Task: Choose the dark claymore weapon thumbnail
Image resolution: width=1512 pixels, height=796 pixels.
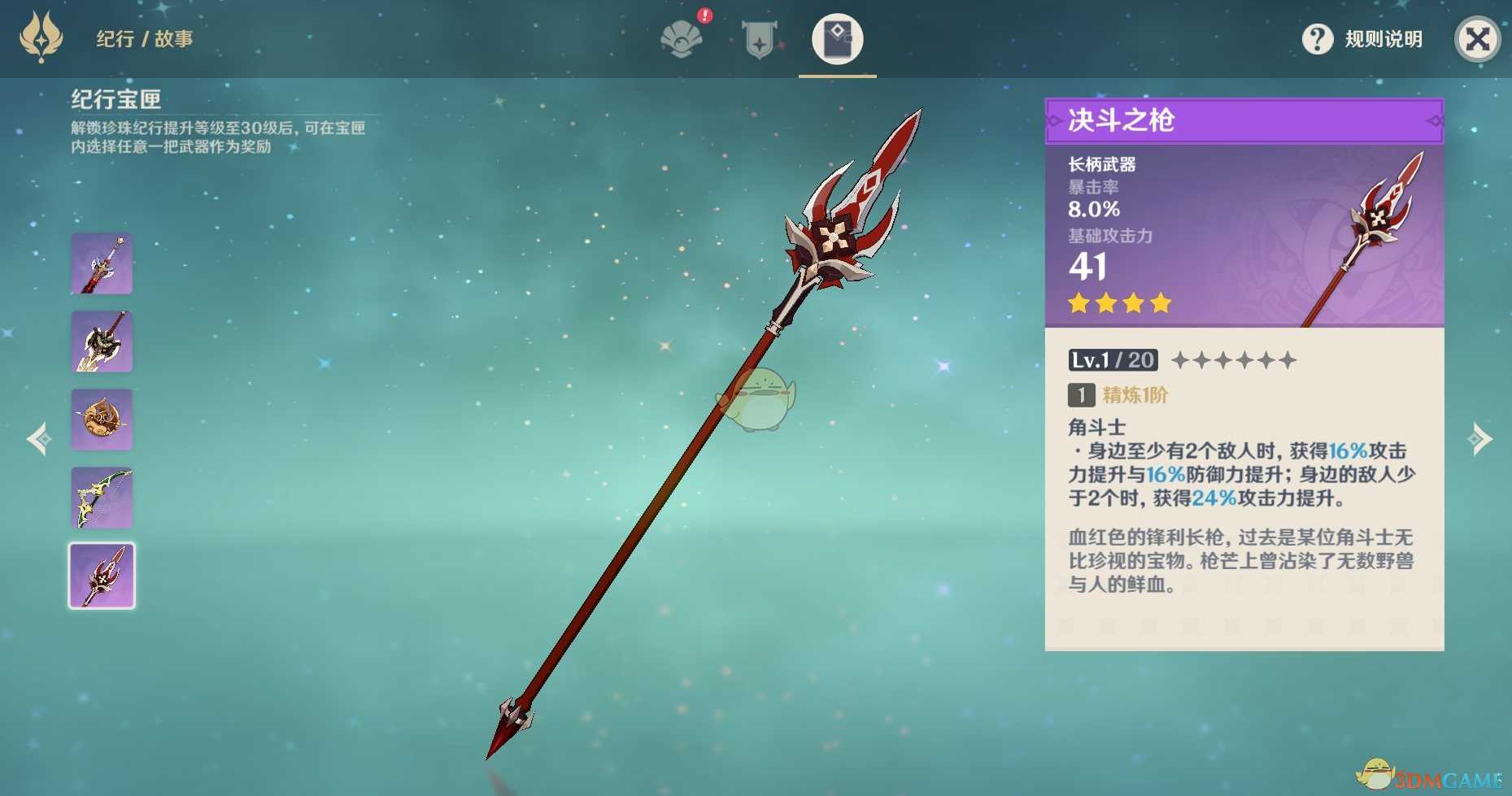Action: point(102,341)
